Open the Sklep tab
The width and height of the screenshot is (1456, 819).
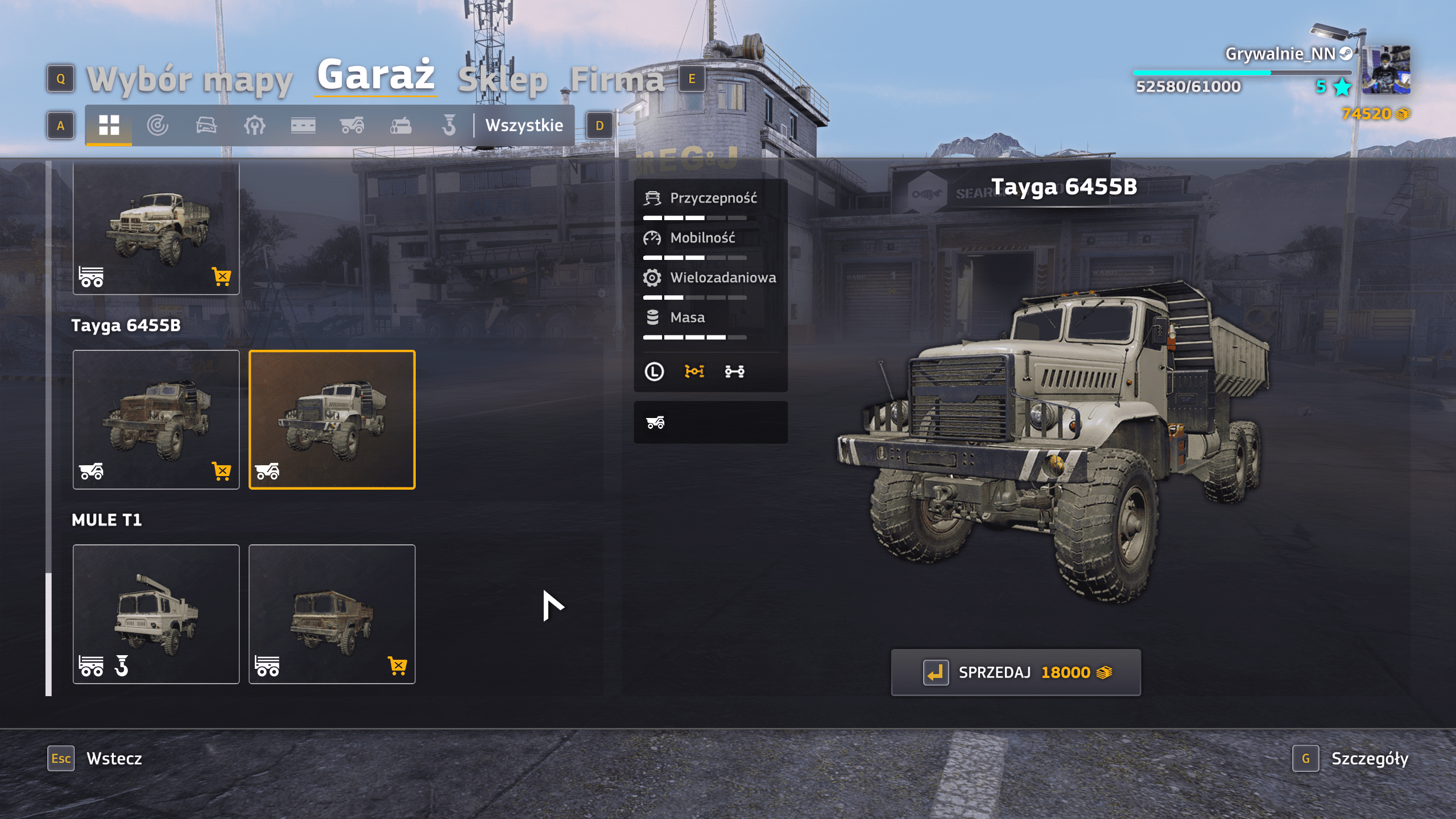503,80
